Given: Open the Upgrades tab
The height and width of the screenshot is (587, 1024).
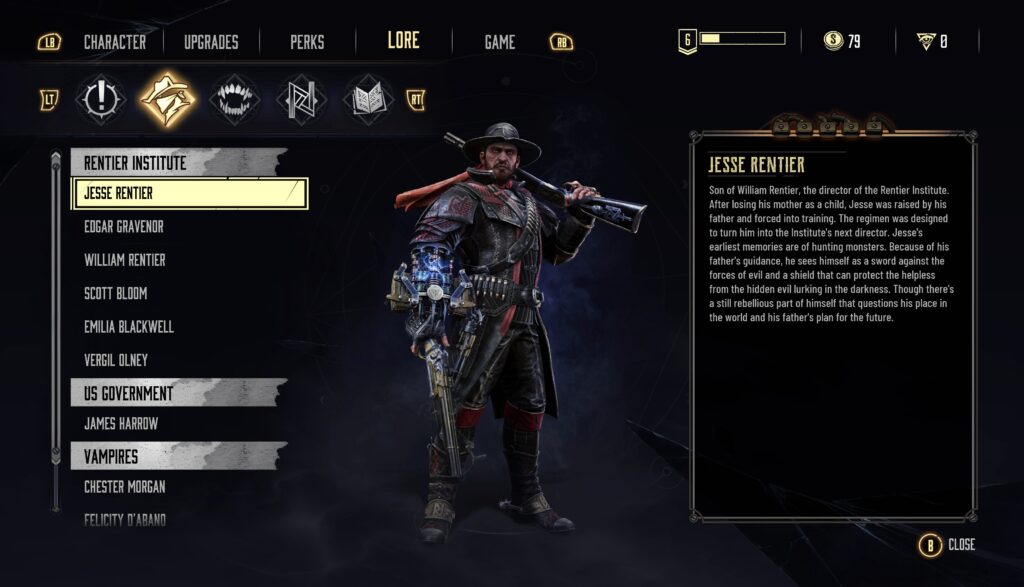Looking at the screenshot, I should 211,42.
